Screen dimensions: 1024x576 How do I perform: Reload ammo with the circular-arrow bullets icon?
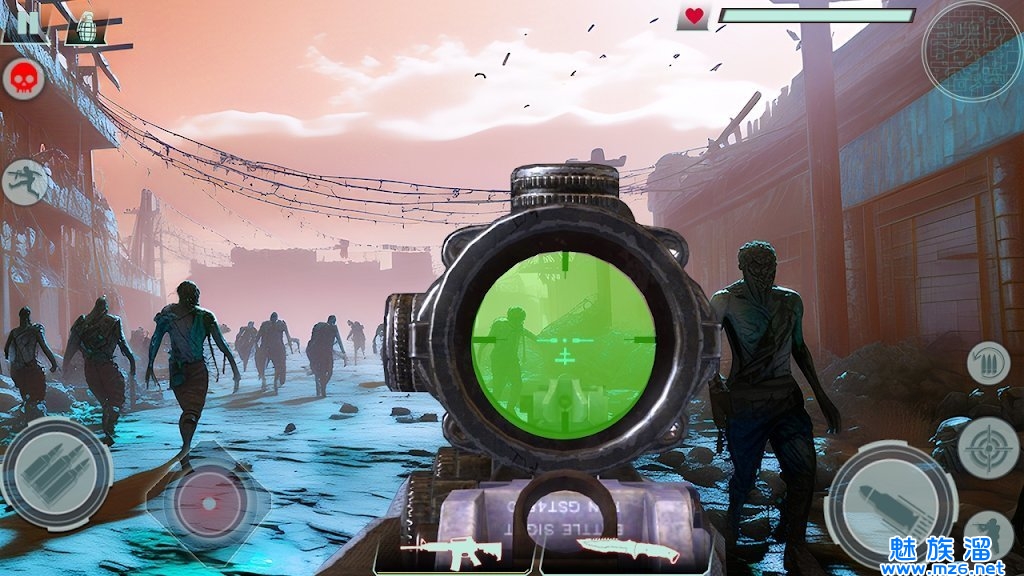click(x=988, y=363)
